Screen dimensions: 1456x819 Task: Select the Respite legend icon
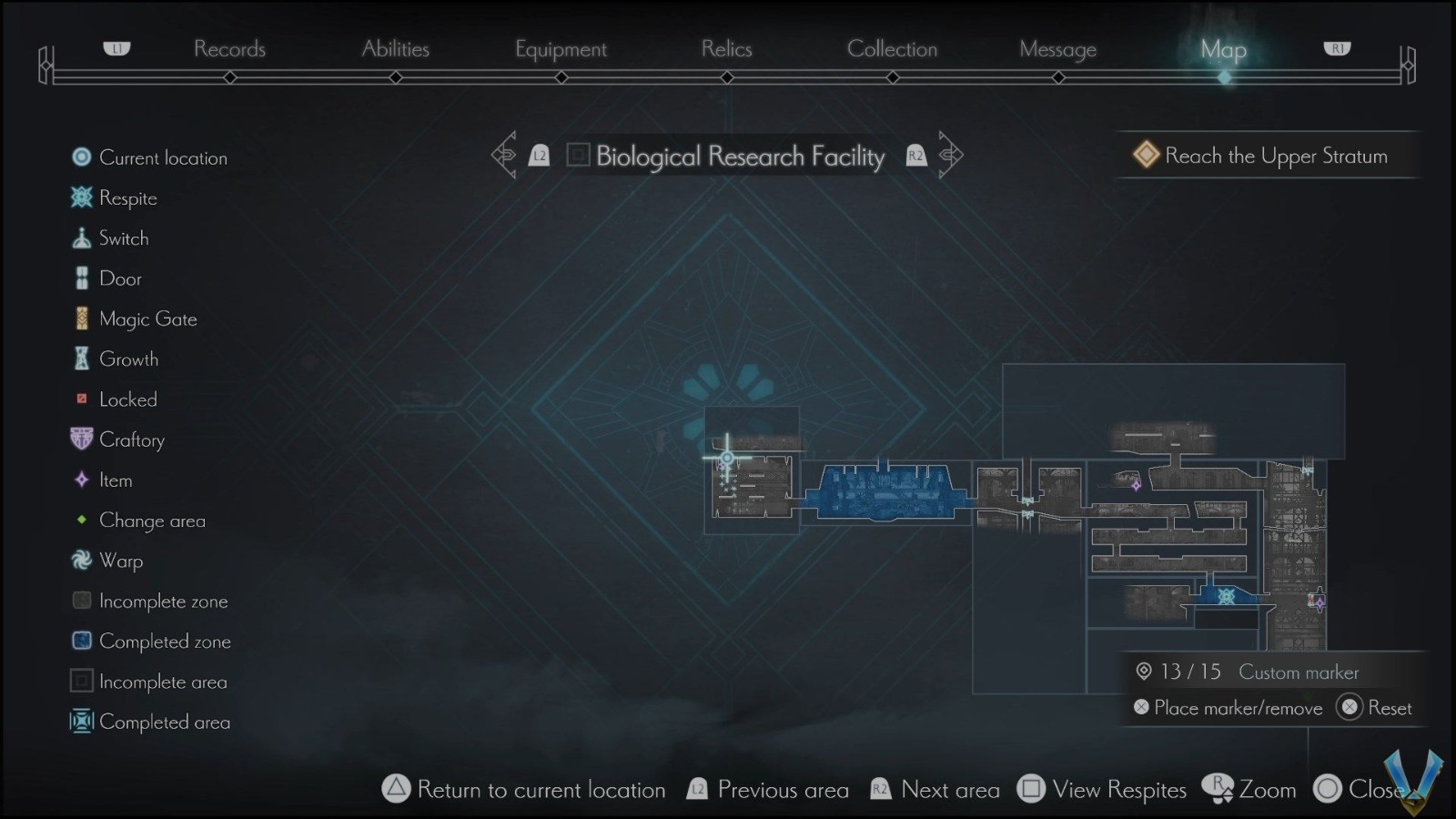[x=82, y=197]
